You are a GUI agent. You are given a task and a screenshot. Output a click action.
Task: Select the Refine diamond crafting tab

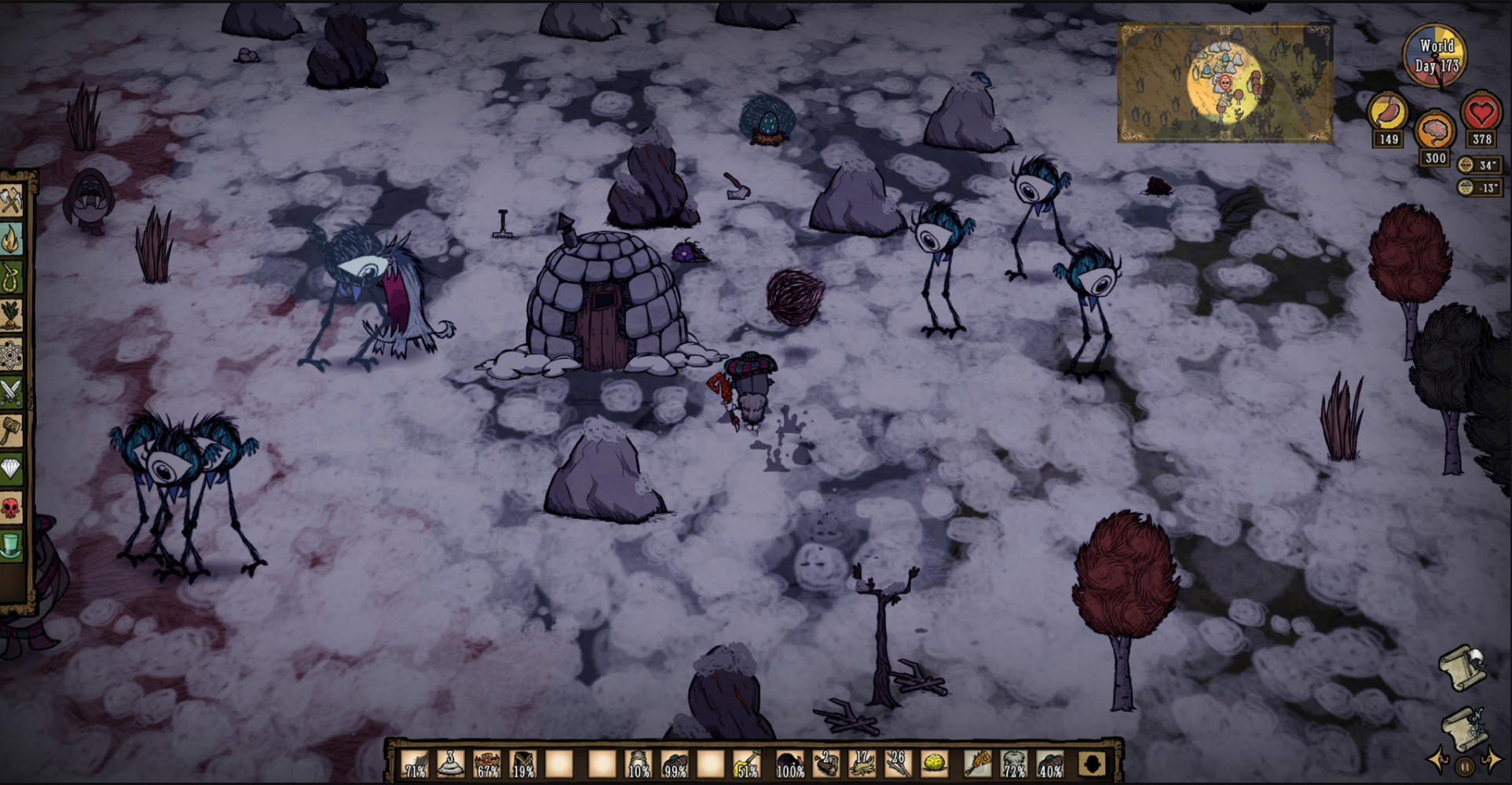point(11,469)
